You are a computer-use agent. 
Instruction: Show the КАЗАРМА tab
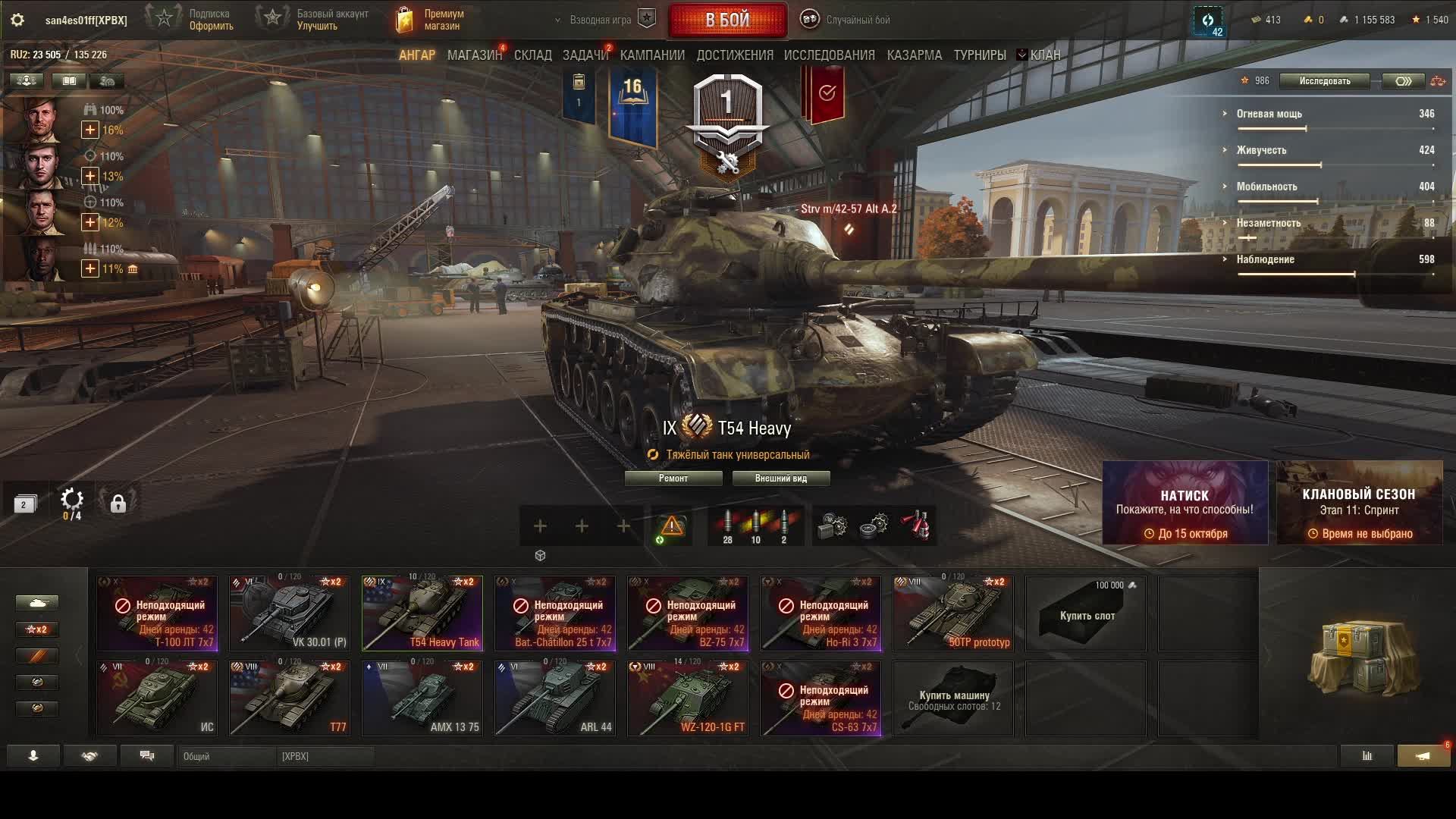tap(914, 55)
